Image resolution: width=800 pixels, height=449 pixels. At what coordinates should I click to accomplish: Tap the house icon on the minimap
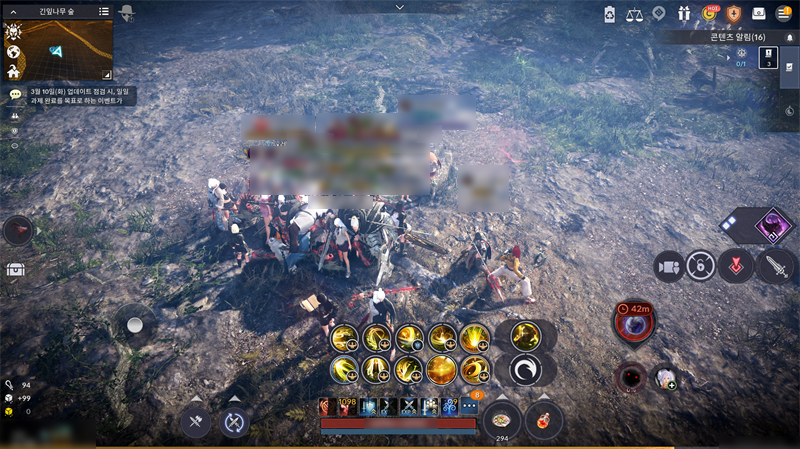[14, 72]
